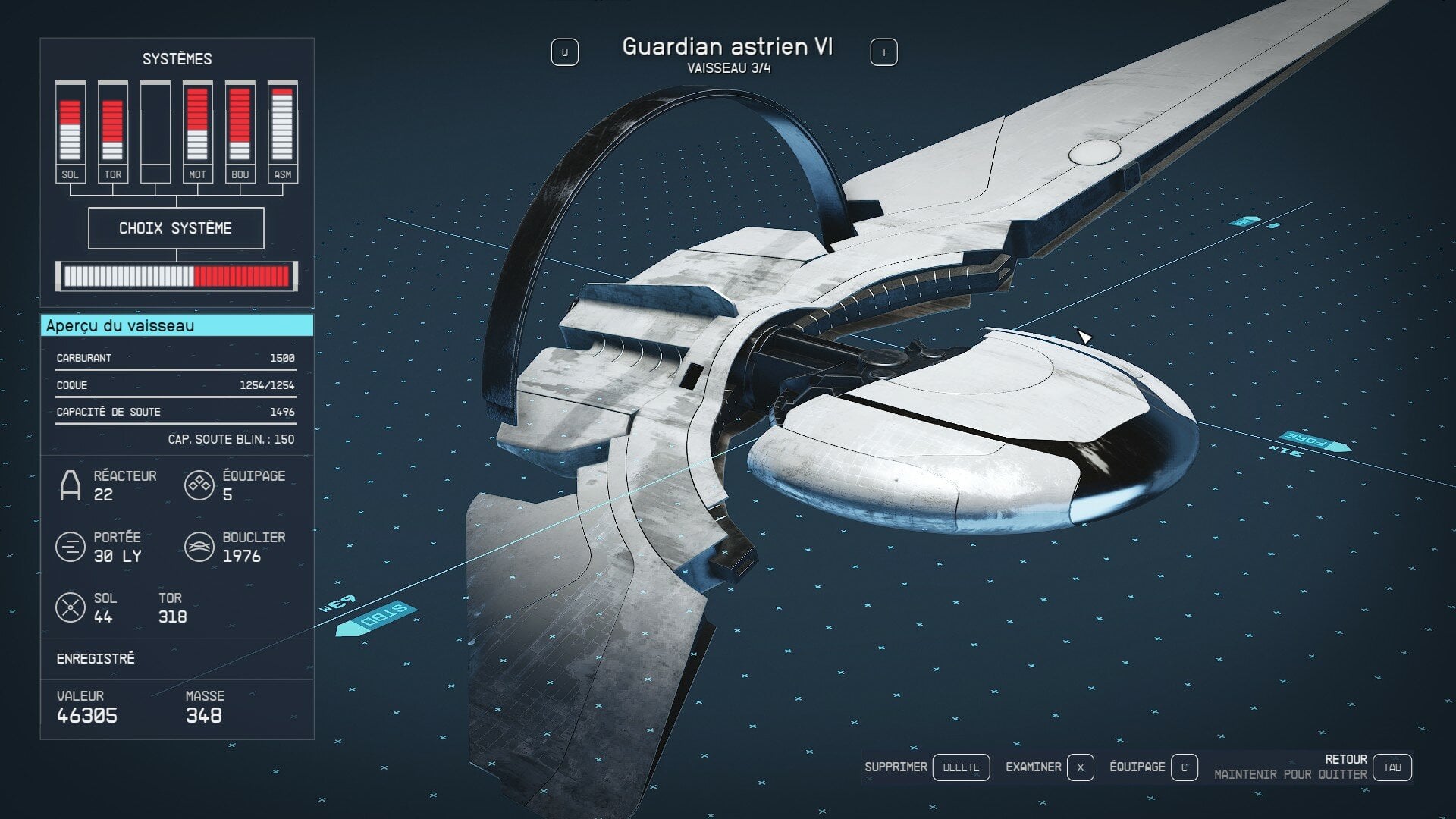Image resolution: width=1456 pixels, height=819 pixels.
Task: Open the Équipage crew screen
Action: pyautogui.click(x=1184, y=767)
